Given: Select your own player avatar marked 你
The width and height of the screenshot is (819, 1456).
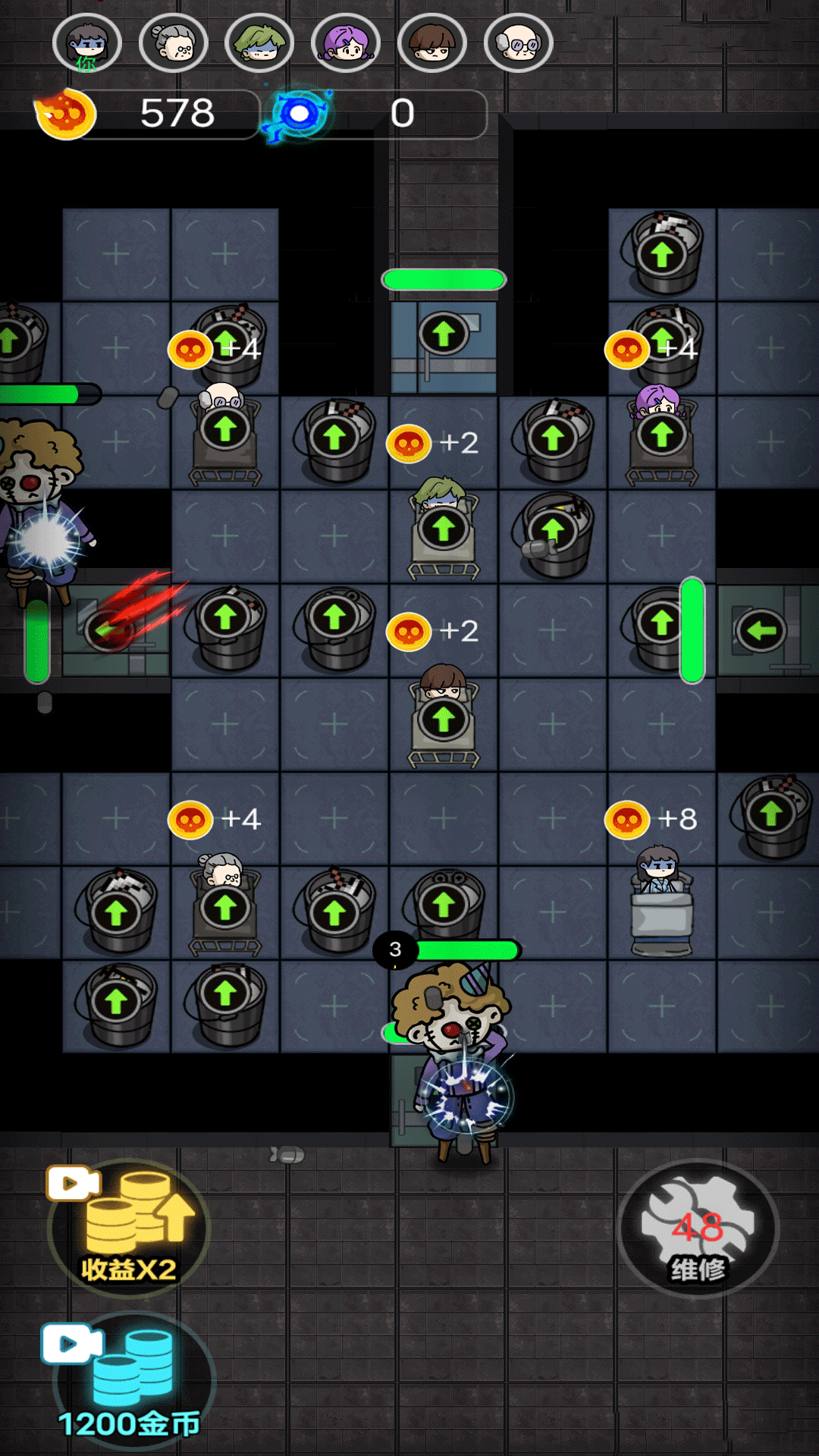Looking at the screenshot, I should click(x=87, y=44).
